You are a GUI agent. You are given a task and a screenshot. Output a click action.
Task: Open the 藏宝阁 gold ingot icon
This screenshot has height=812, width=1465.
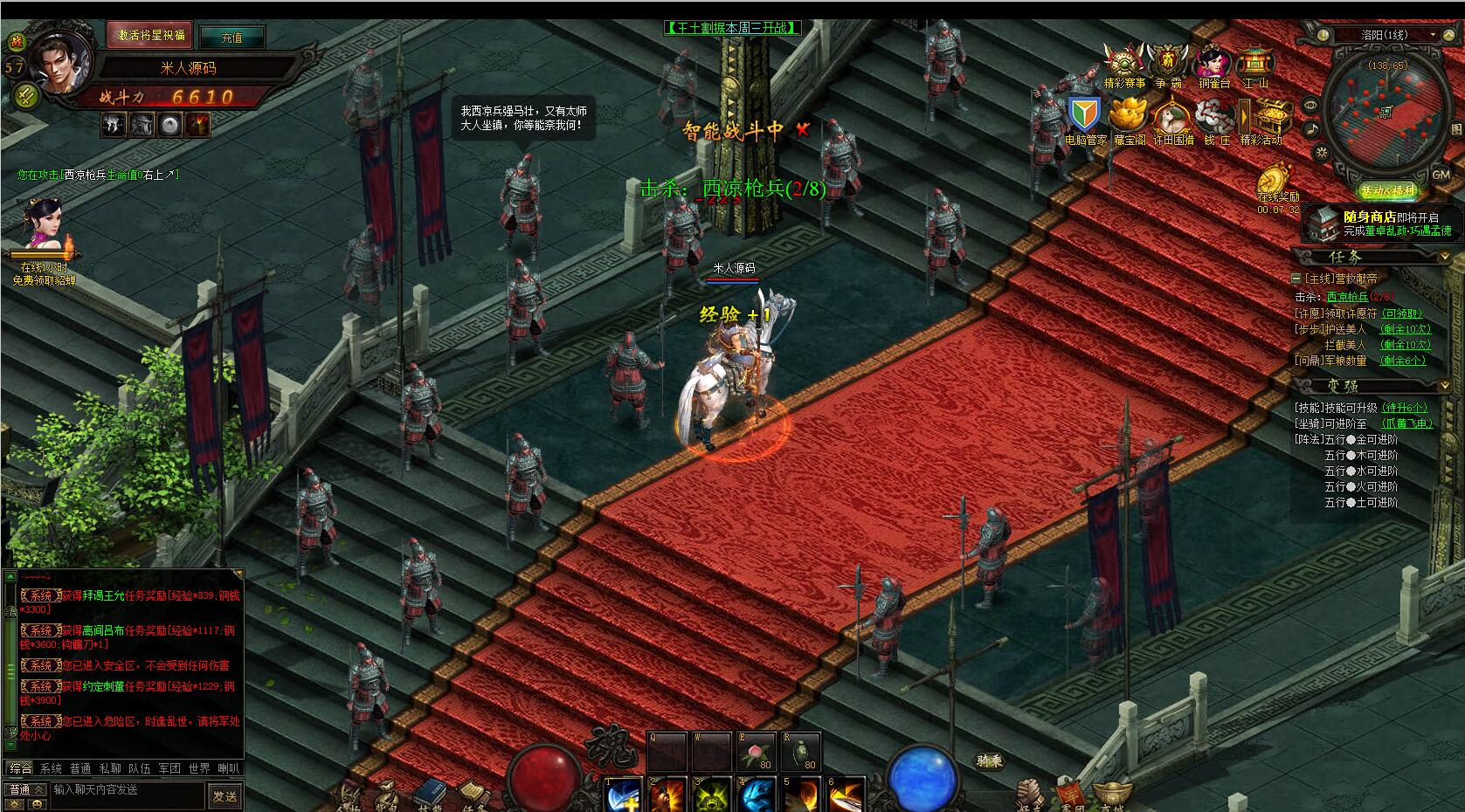[x=1128, y=116]
